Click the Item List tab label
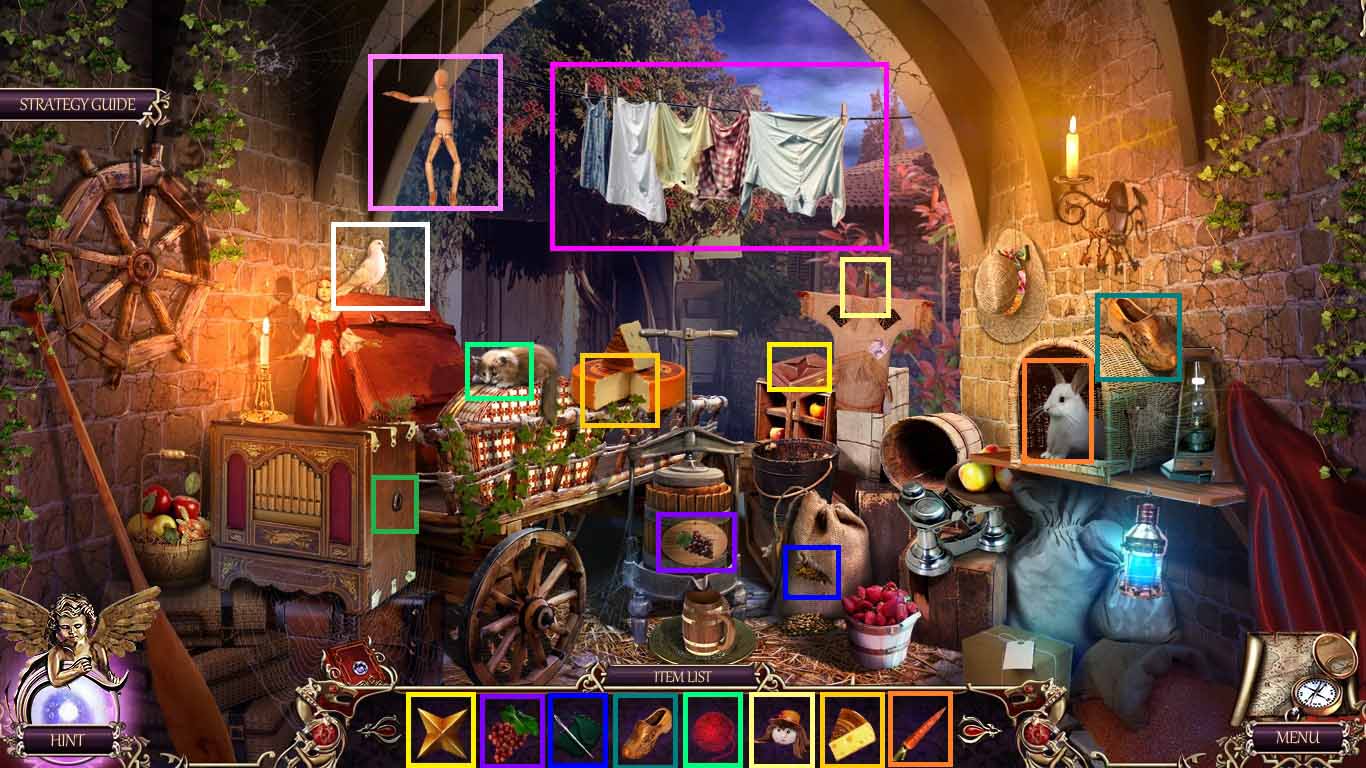Viewport: 1366px width, 768px height. [683, 677]
